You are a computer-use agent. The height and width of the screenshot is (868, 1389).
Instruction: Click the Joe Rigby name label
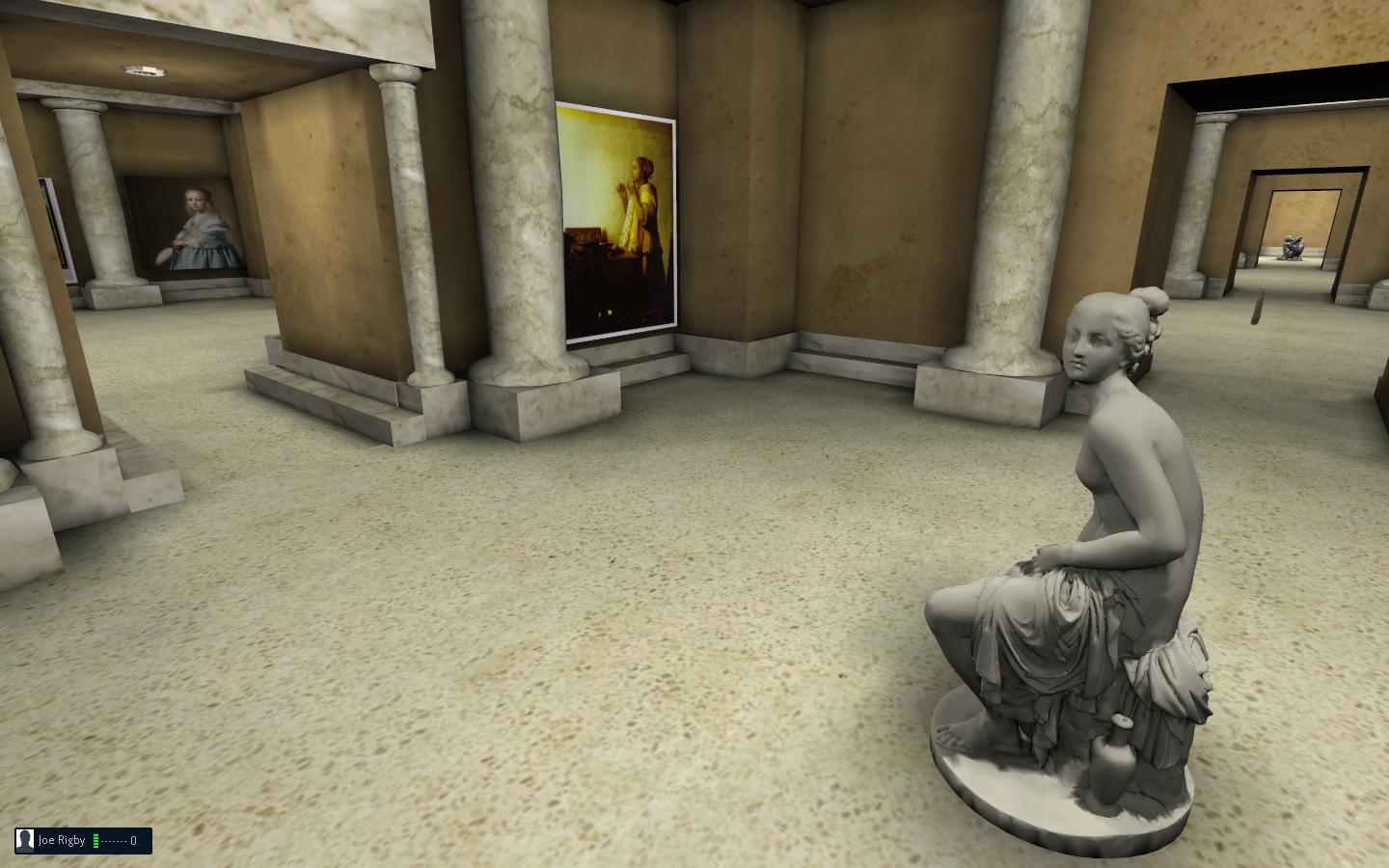[x=62, y=840]
